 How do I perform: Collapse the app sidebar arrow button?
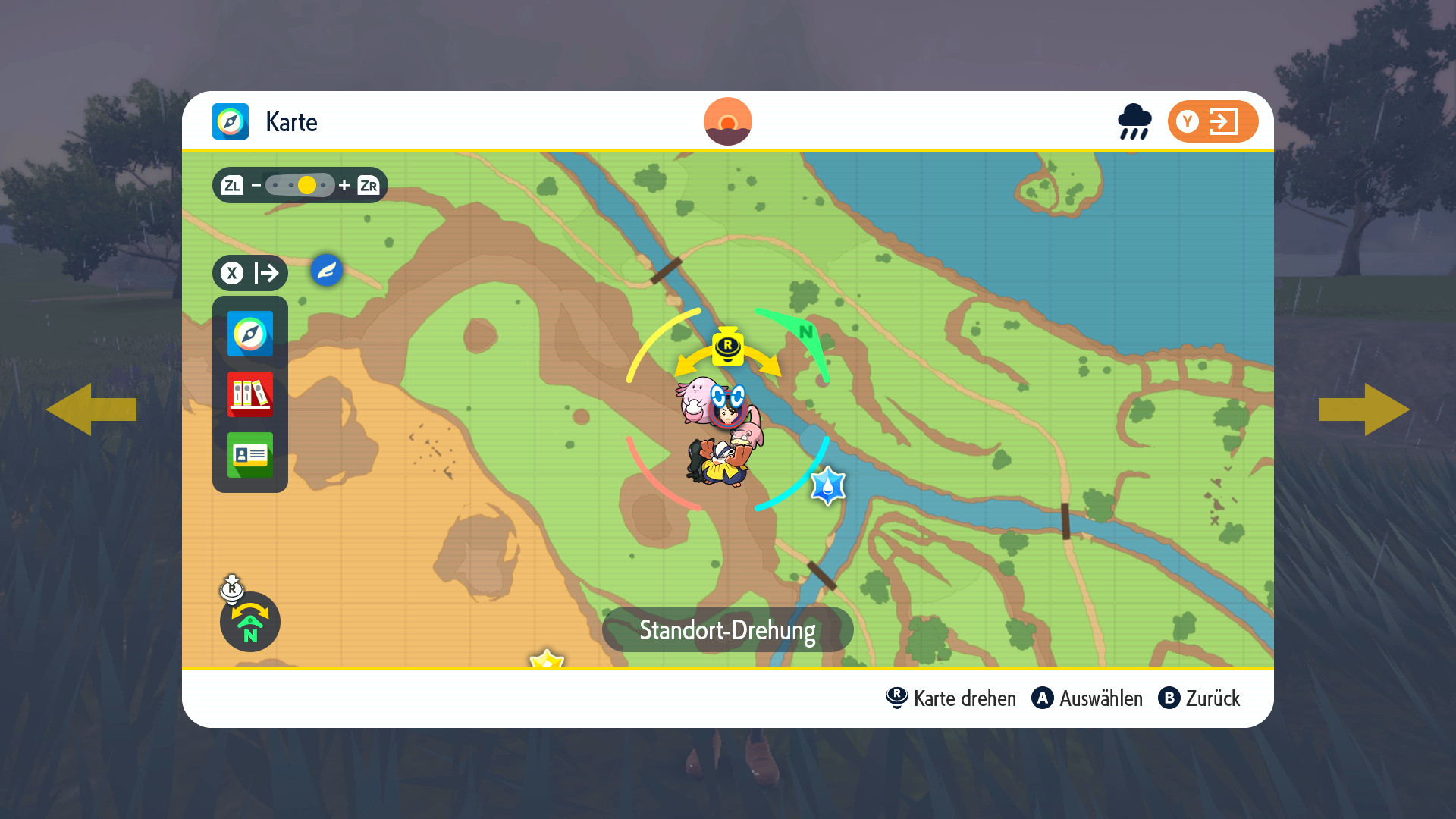point(250,273)
